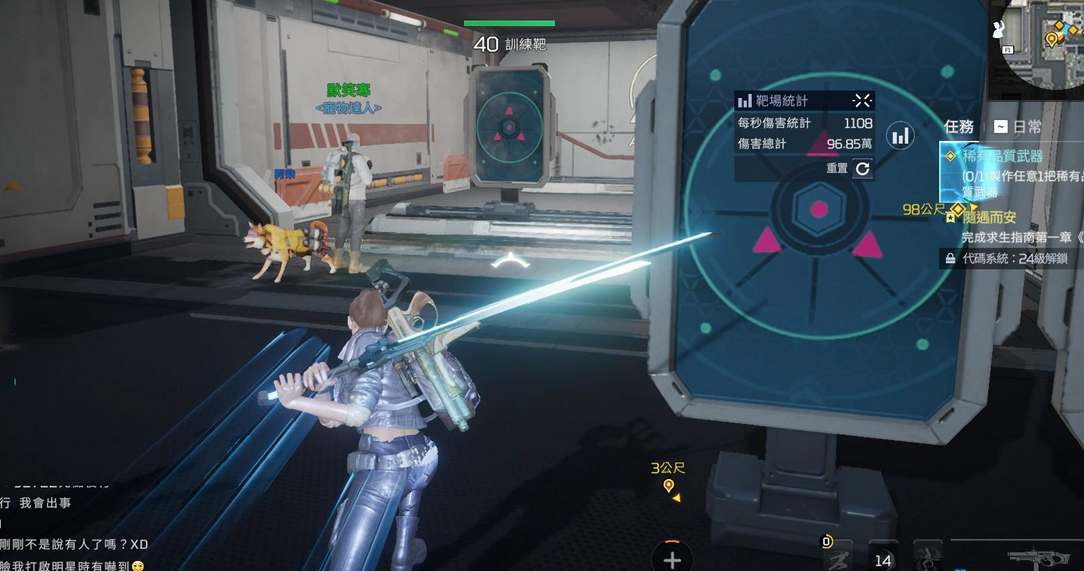Viewport: 1084px width, 571px height.
Task: Reset the target range damage statistics
Action: point(862,169)
